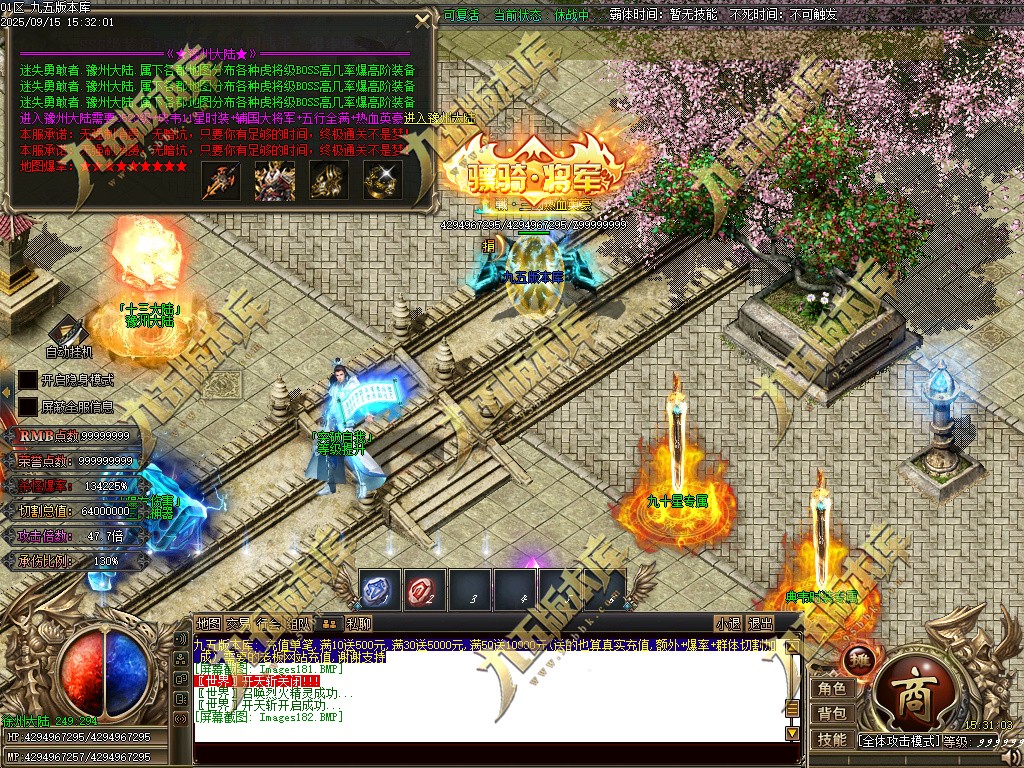Toggle the sound speaker icon
This screenshot has height=768, width=1024.
[1010, 755]
